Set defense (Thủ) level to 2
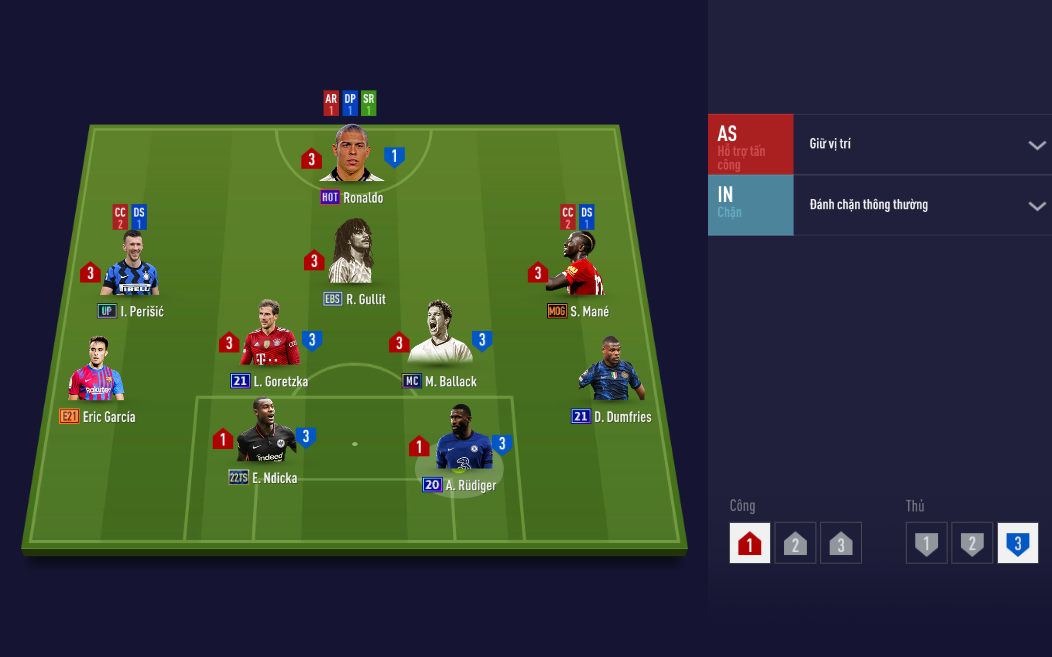This screenshot has height=657, width=1052. [x=972, y=543]
